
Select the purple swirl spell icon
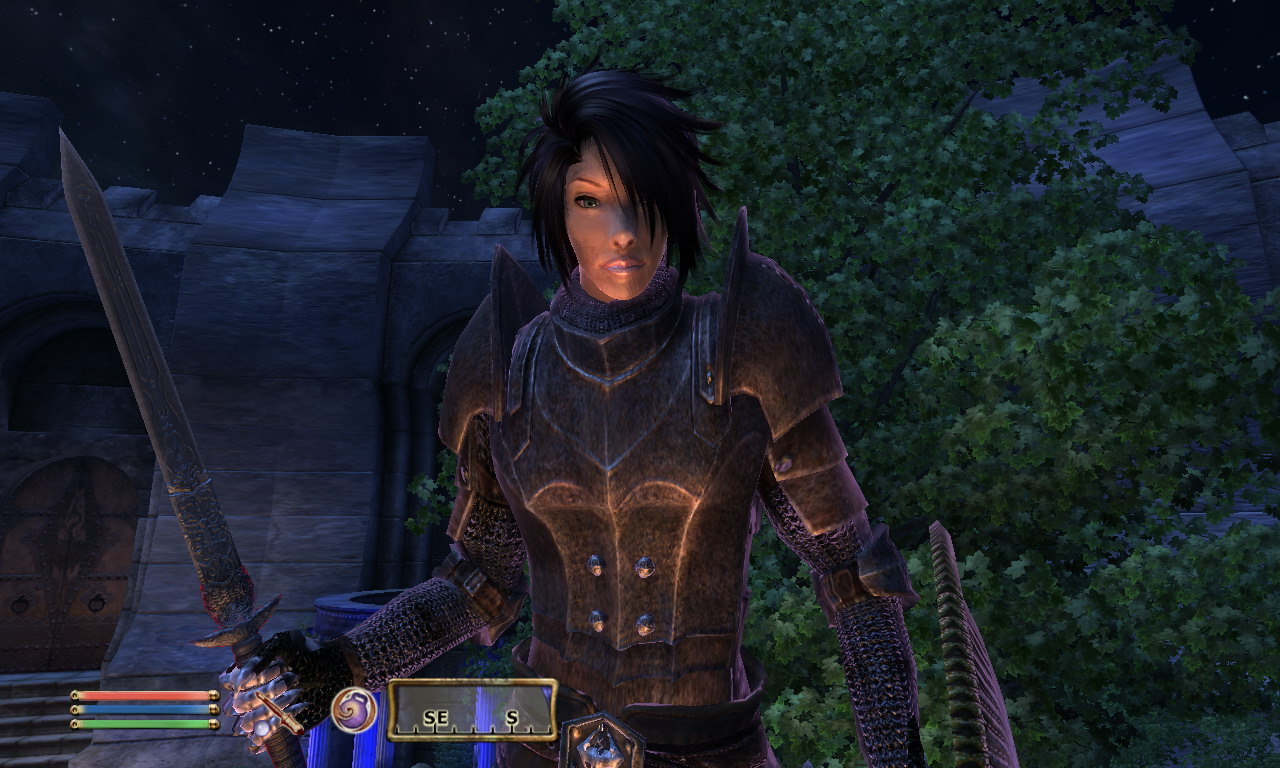click(x=354, y=710)
